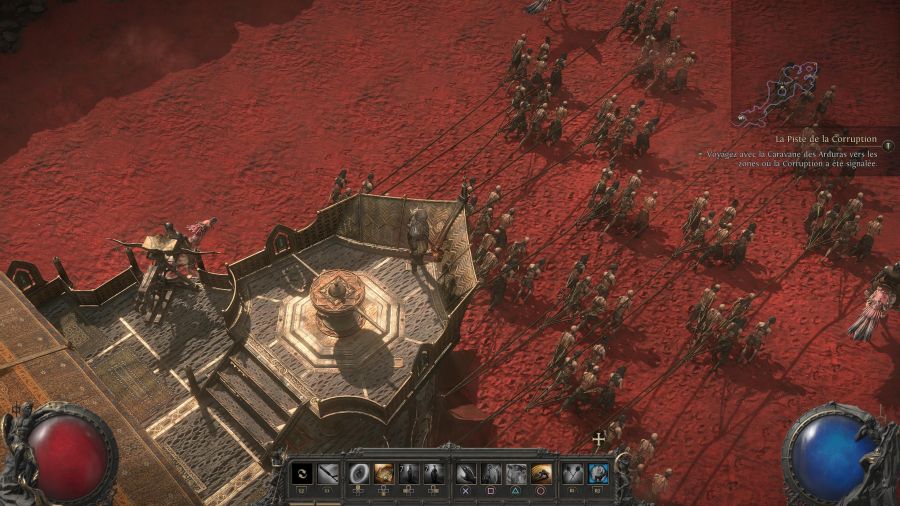
Task: Activate the blue-highlighted skill icon
Action: tap(597, 473)
